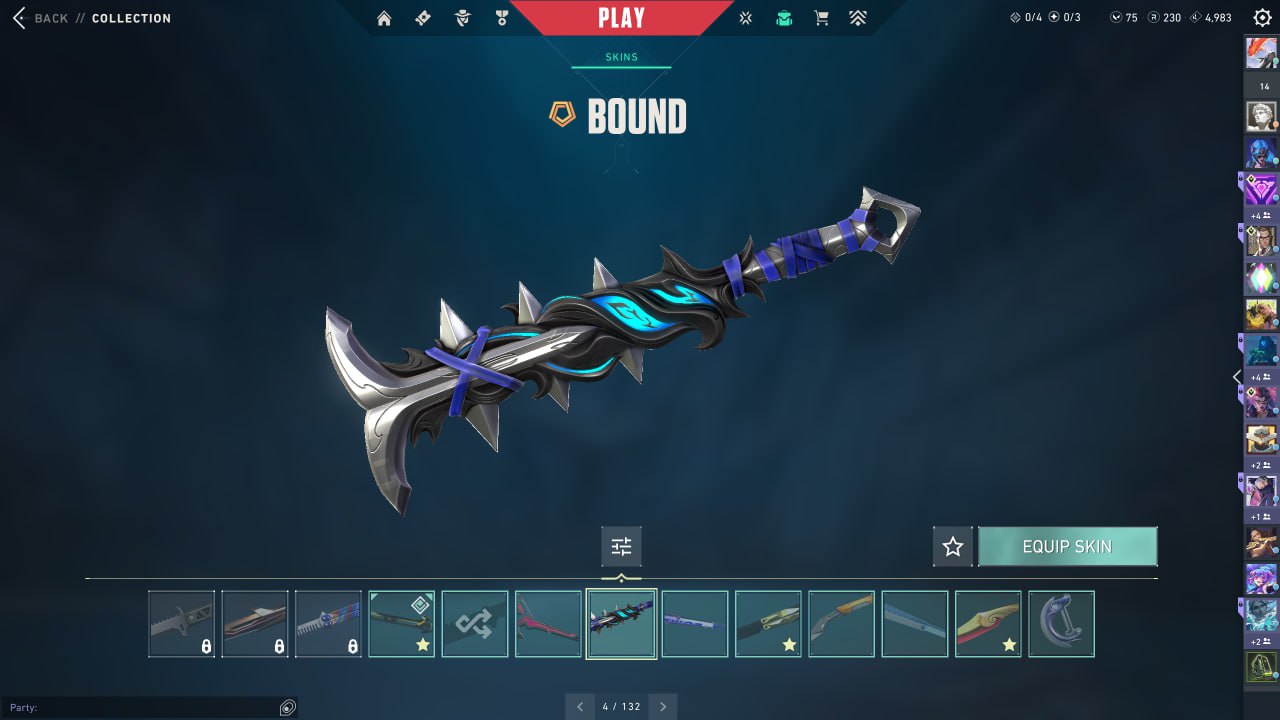Favorite this skin with the star button
This screenshot has height=720, width=1280.
[953, 547]
